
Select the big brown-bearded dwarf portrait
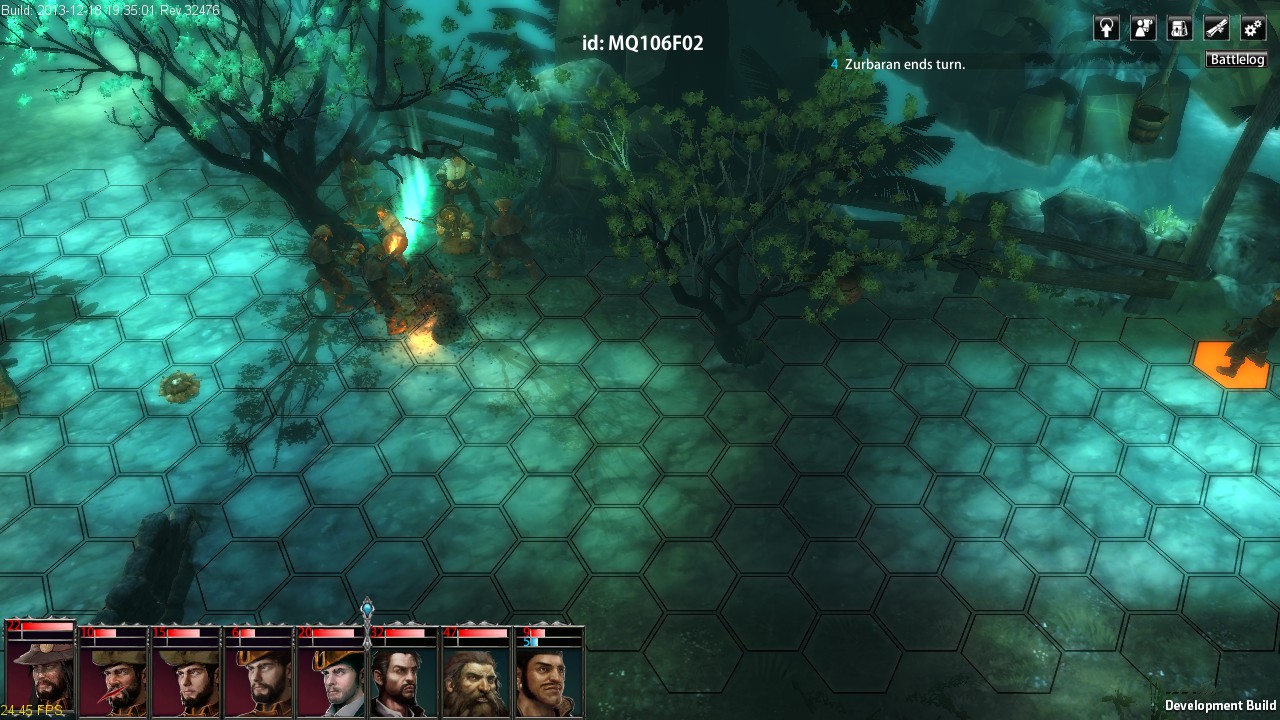pos(476,678)
